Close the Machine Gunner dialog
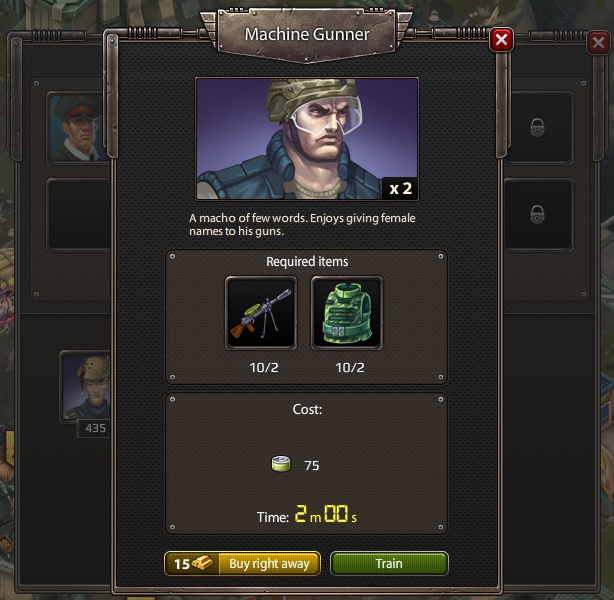This screenshot has height=600, width=614. 502,40
